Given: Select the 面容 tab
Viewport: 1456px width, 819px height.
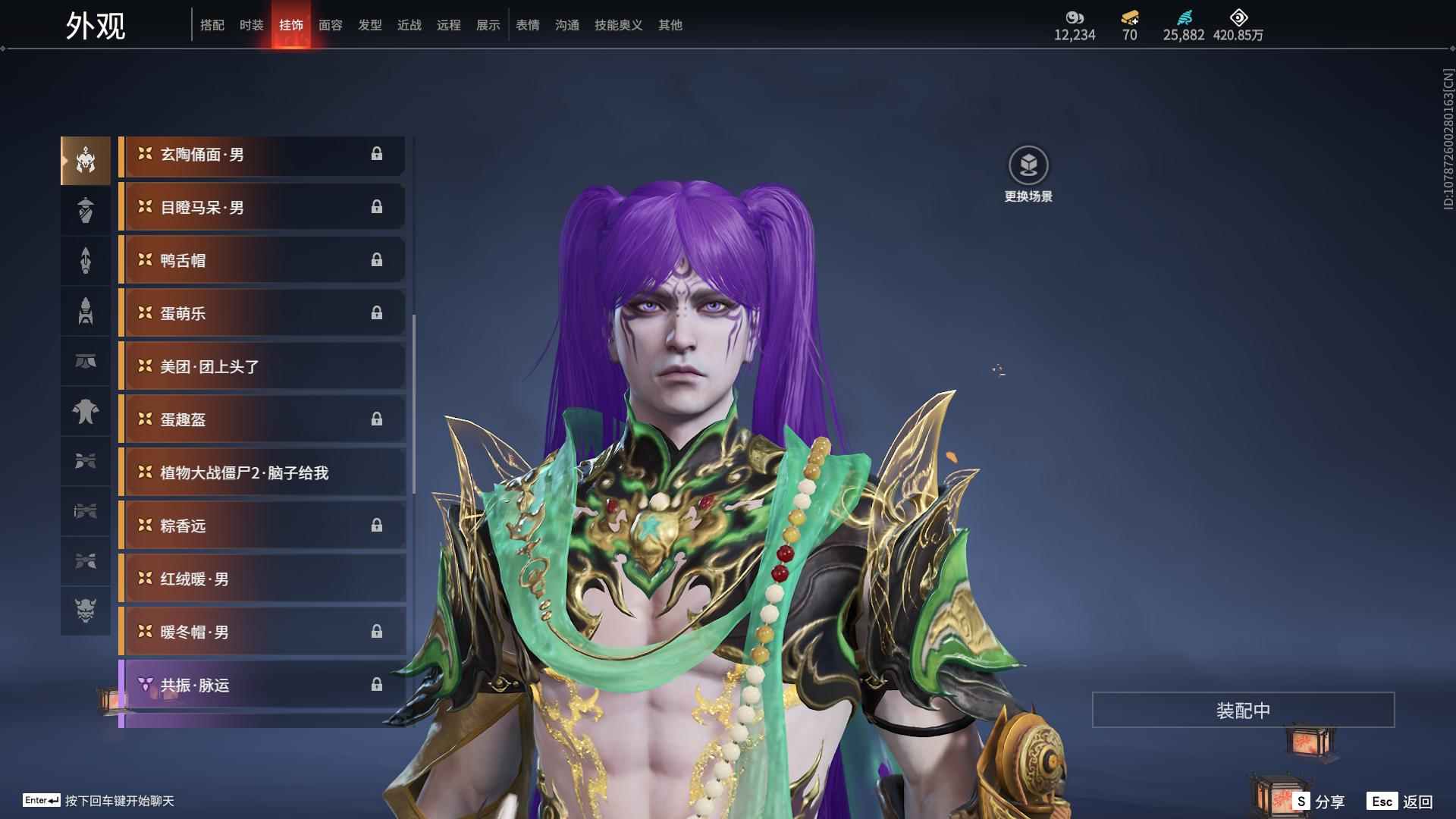Looking at the screenshot, I should 330,25.
